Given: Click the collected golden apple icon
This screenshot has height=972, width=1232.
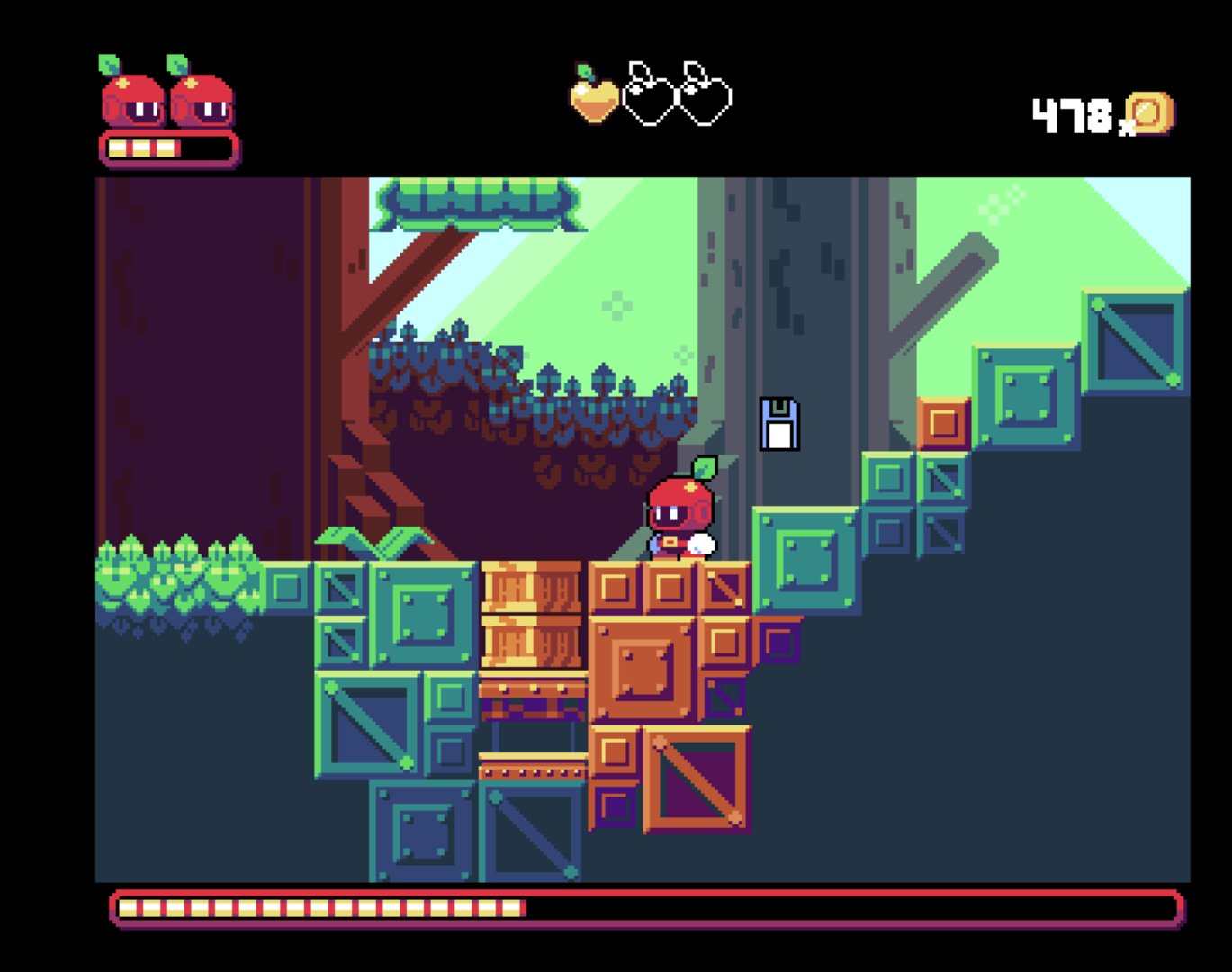Looking at the screenshot, I should 595,95.
